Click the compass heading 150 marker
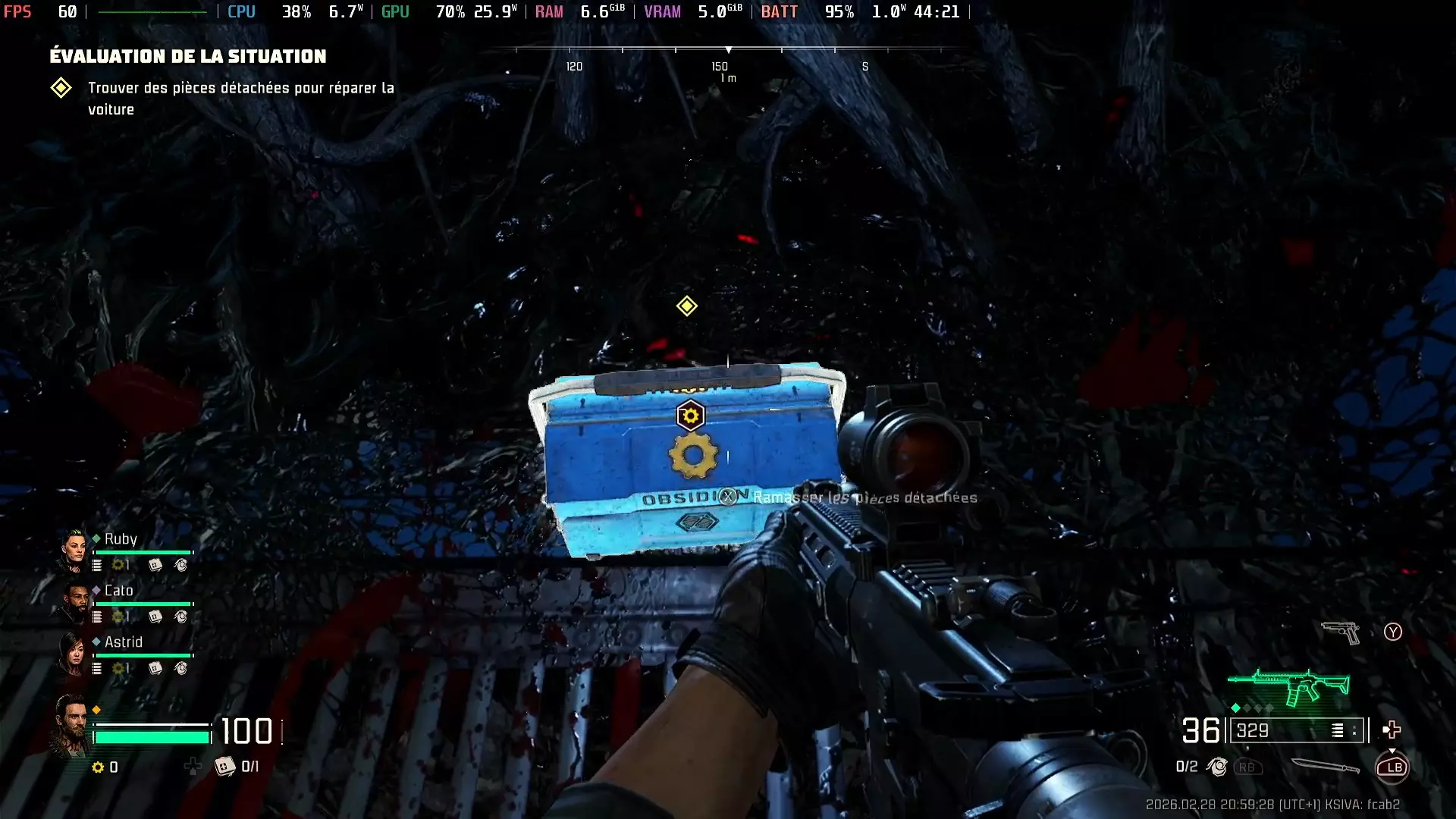The image size is (1456, 819). pyautogui.click(x=720, y=67)
